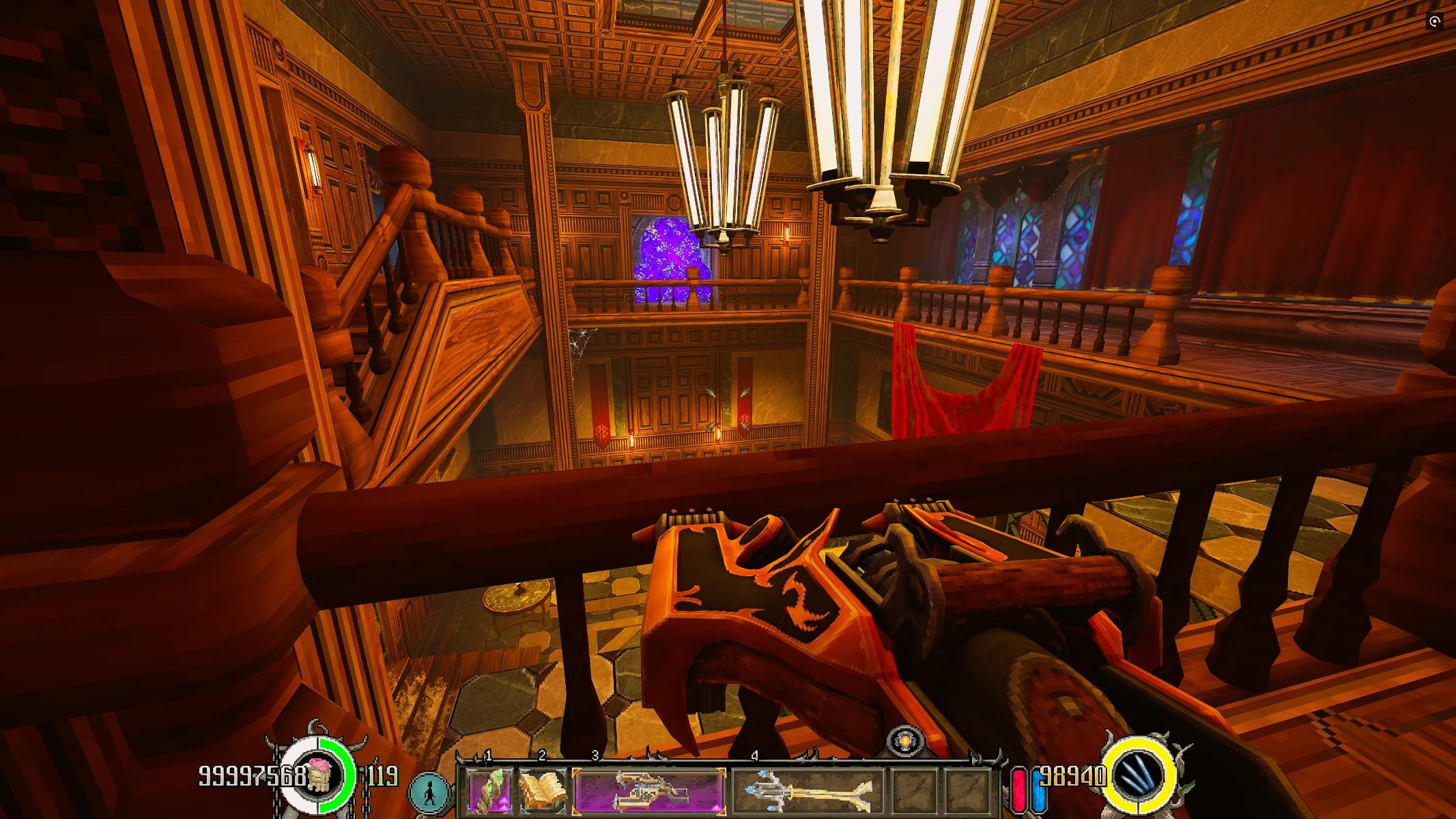This screenshot has height=819, width=1456.
Task: Click the circular arrow overlay icon
Action: [1435, 22]
